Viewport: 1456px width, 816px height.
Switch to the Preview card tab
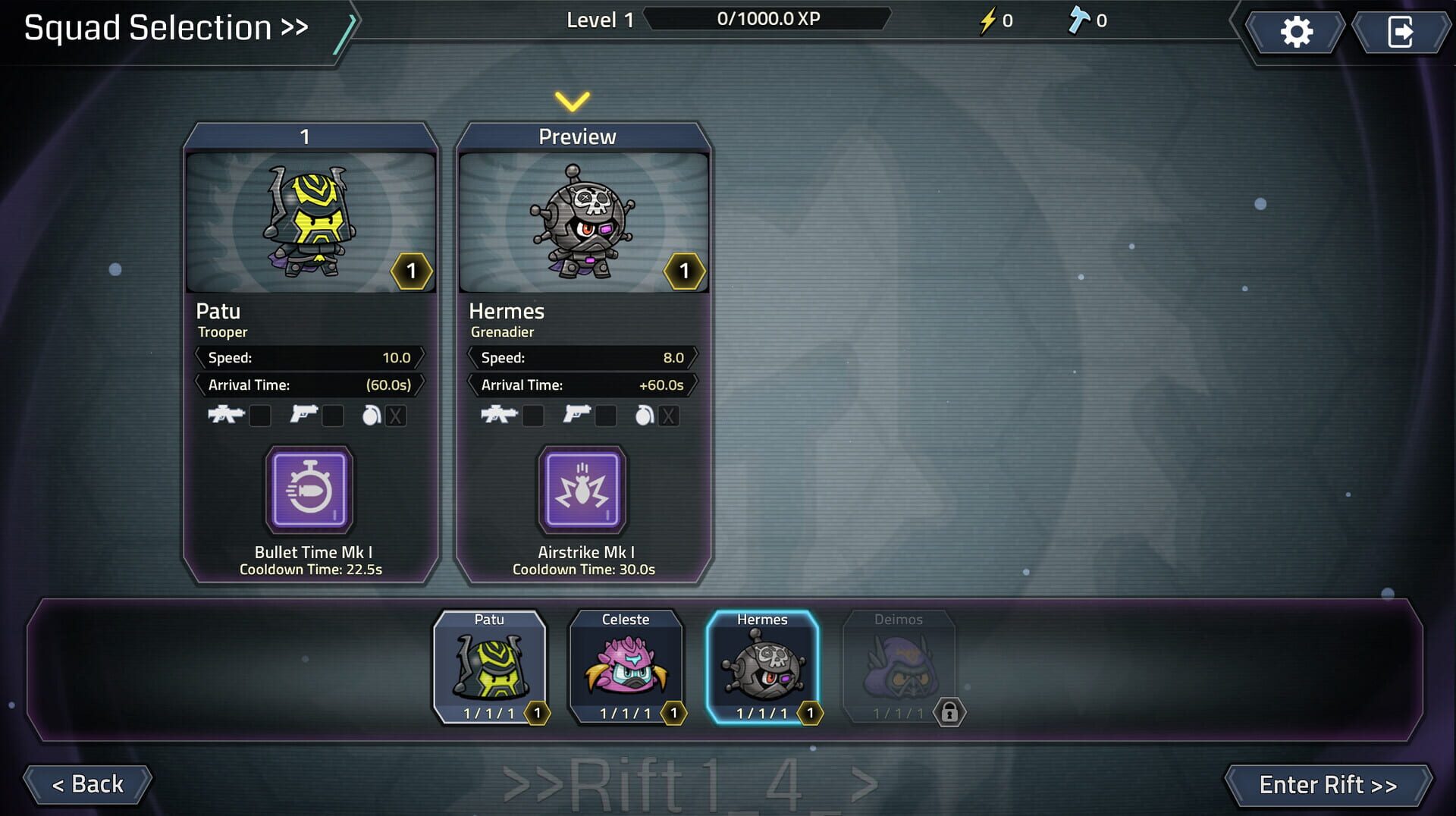pos(579,136)
